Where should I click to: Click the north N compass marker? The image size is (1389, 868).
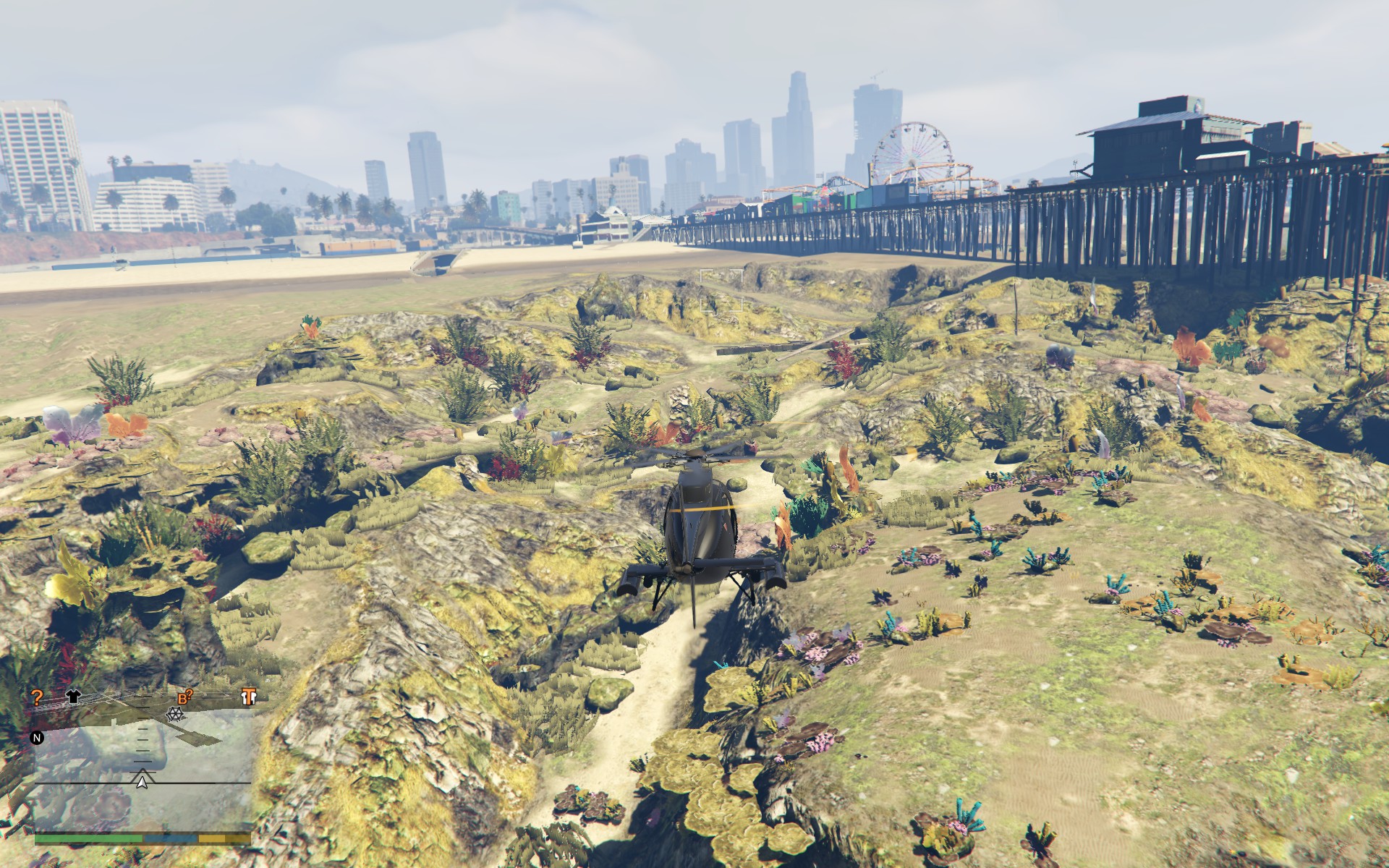click(x=36, y=739)
